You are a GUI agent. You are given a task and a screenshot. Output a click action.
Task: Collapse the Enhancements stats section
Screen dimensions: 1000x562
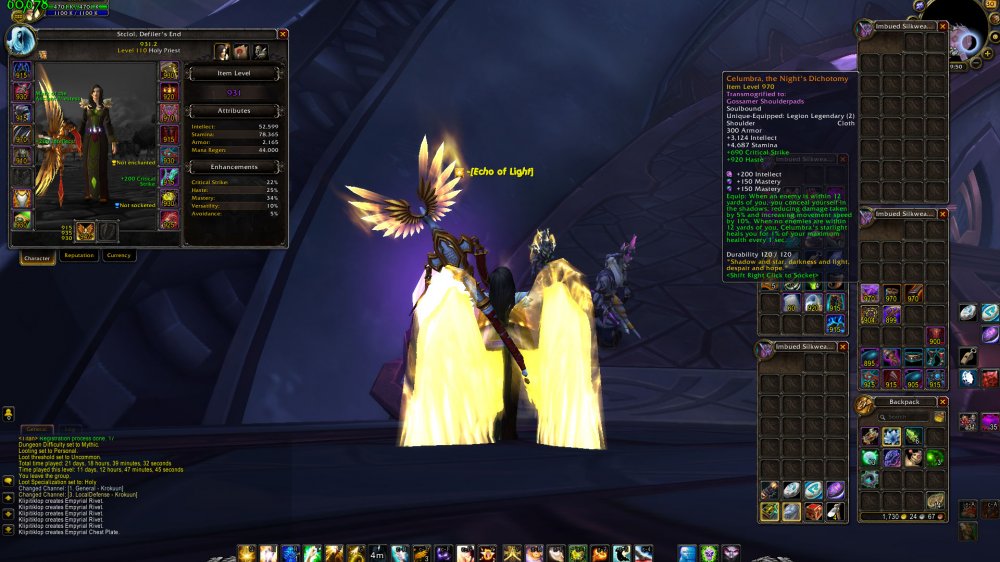[x=236, y=167]
